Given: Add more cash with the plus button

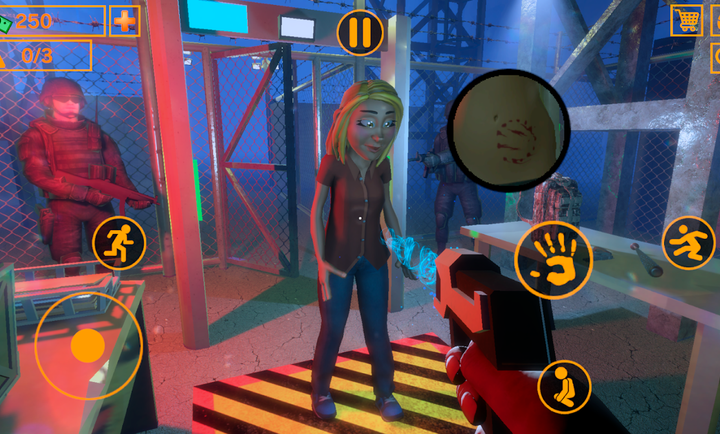Looking at the screenshot, I should 124,20.
